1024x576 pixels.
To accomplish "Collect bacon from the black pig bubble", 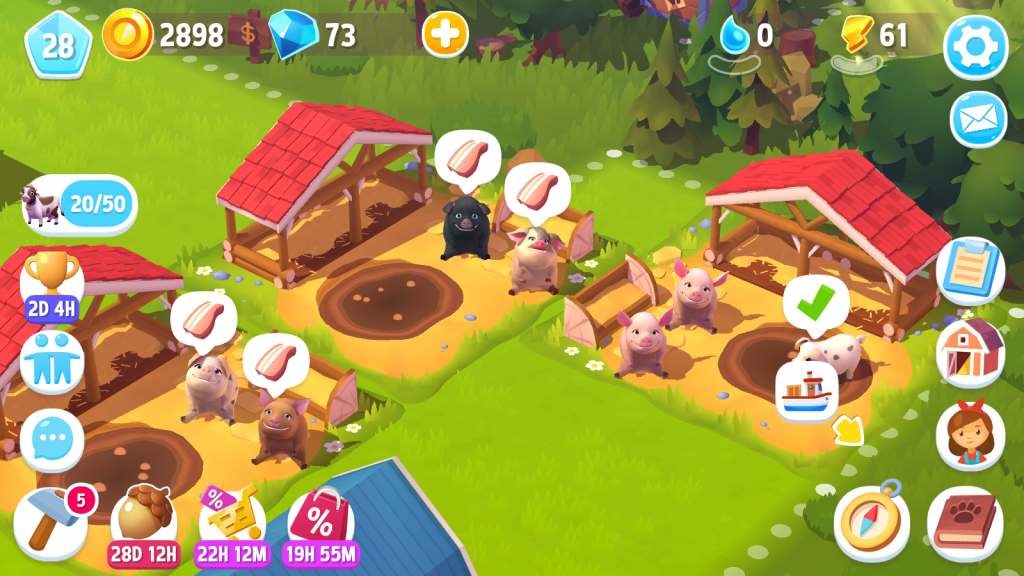I will 468,157.
